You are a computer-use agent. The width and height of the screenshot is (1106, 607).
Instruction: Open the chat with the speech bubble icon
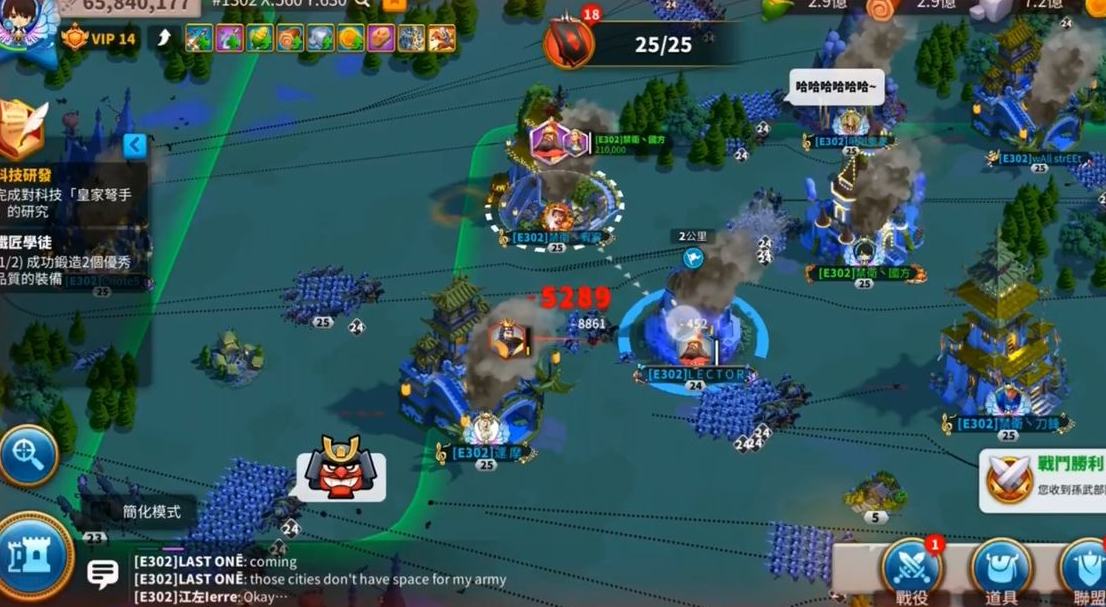(x=103, y=573)
